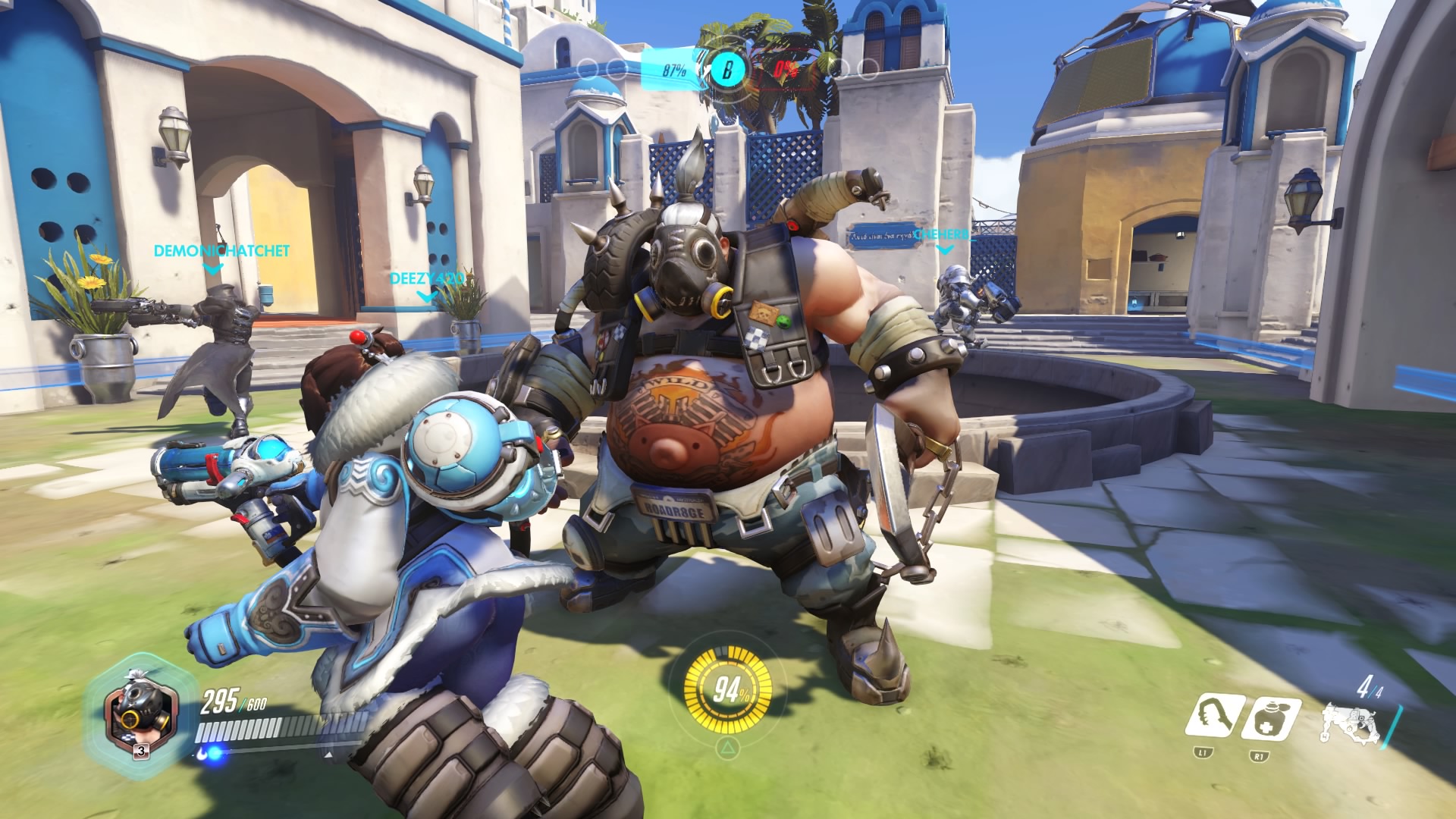This screenshot has height=819, width=1456.
Task: Use the Take a Breather ability
Action: (x=1270, y=717)
